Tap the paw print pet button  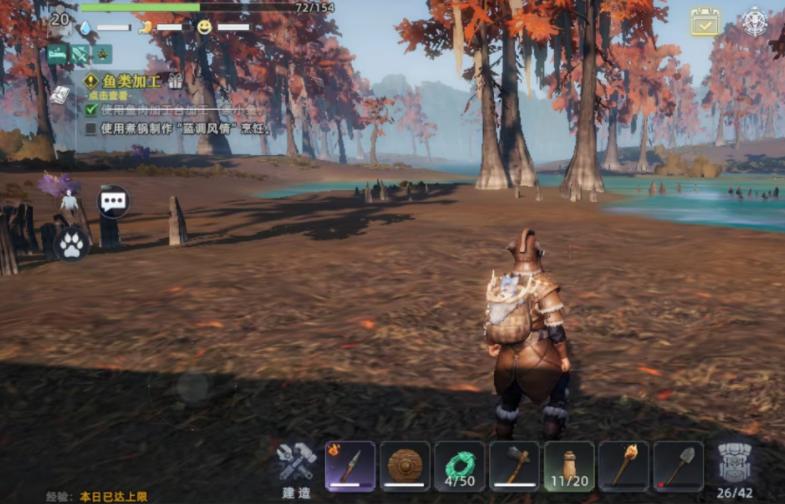coord(72,242)
